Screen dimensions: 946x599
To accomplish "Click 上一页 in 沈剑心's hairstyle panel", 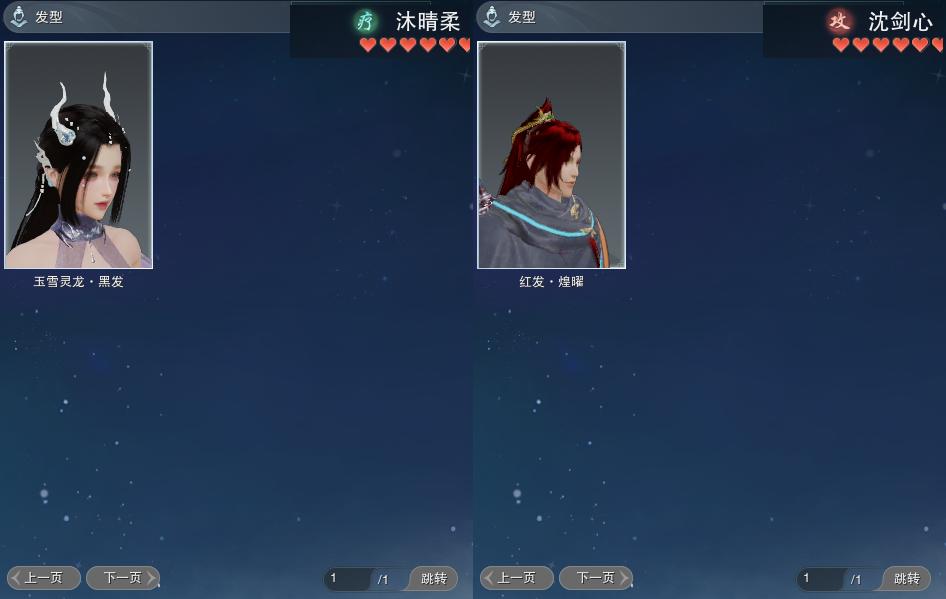I will point(516,578).
